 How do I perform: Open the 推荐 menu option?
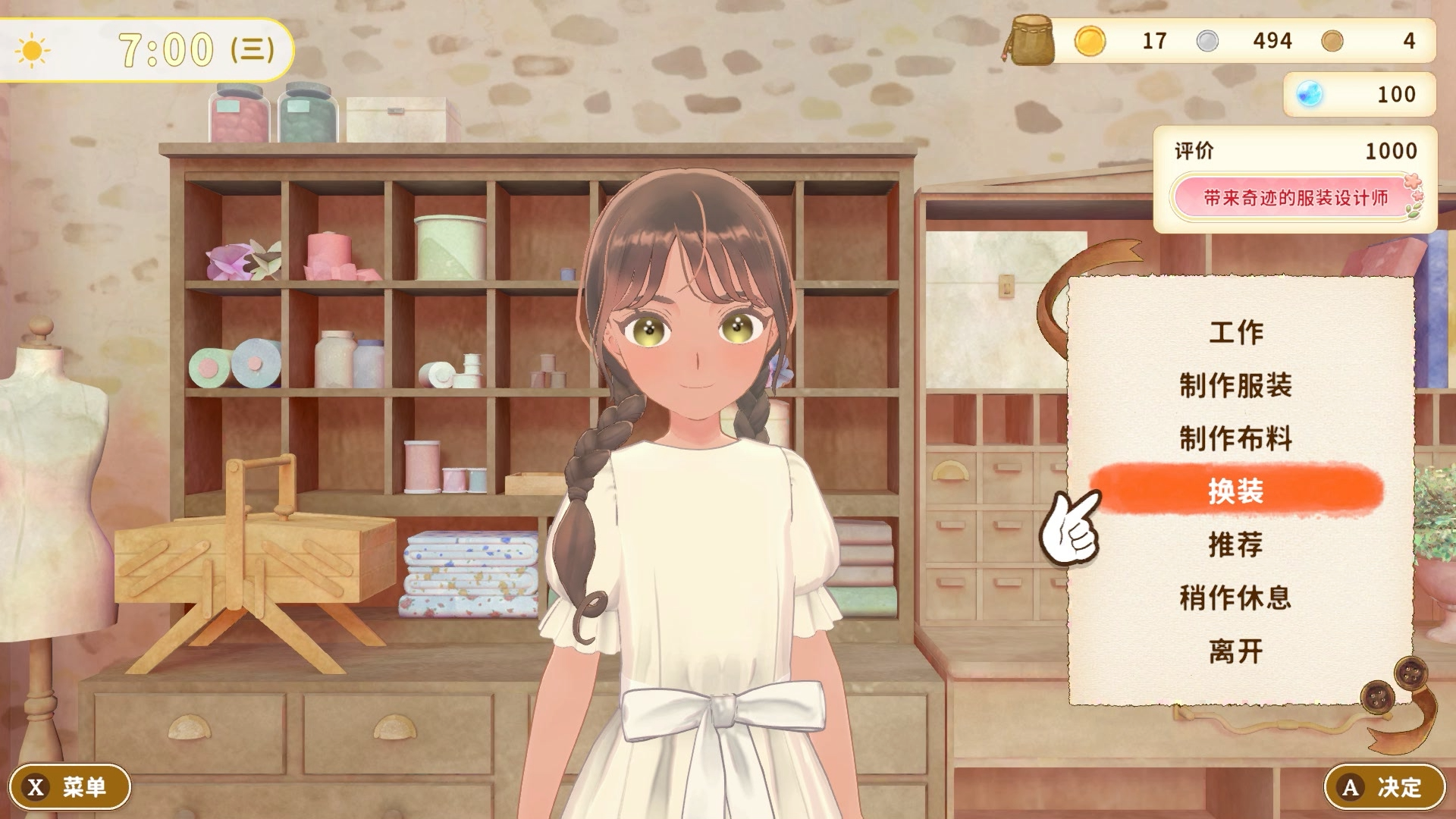point(1236,544)
